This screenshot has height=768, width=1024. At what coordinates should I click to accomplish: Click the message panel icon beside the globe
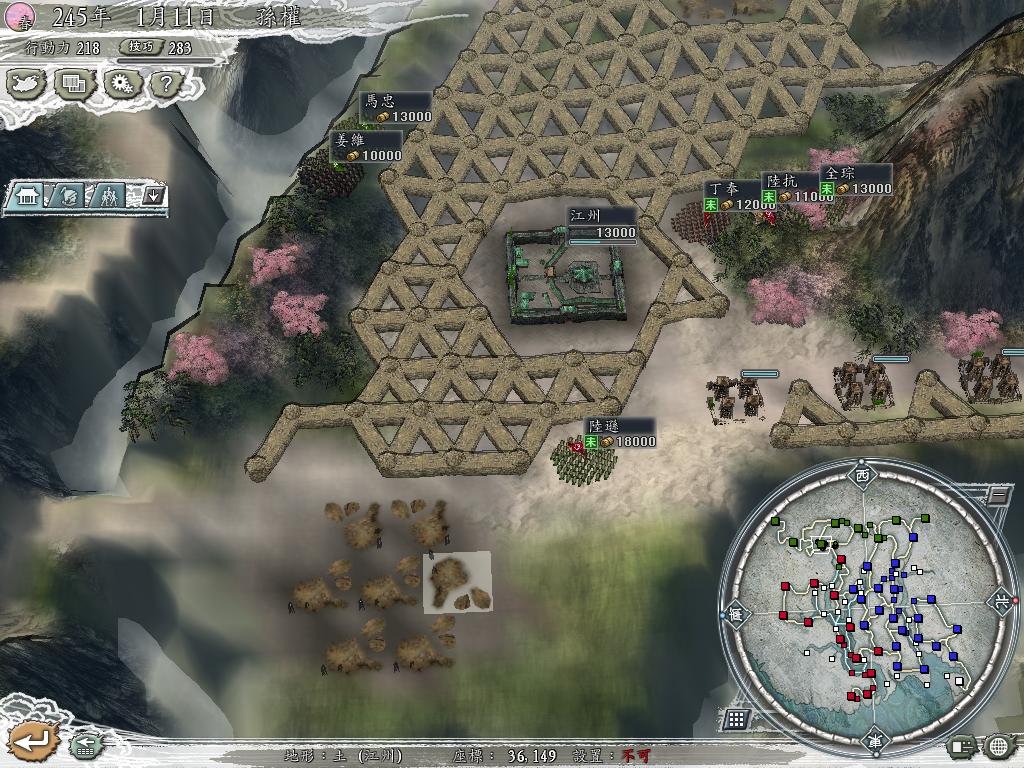click(962, 745)
